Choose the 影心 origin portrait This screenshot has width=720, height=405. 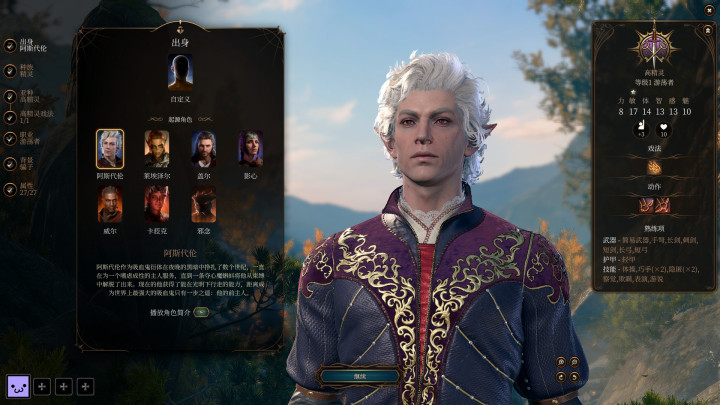[x=250, y=148]
